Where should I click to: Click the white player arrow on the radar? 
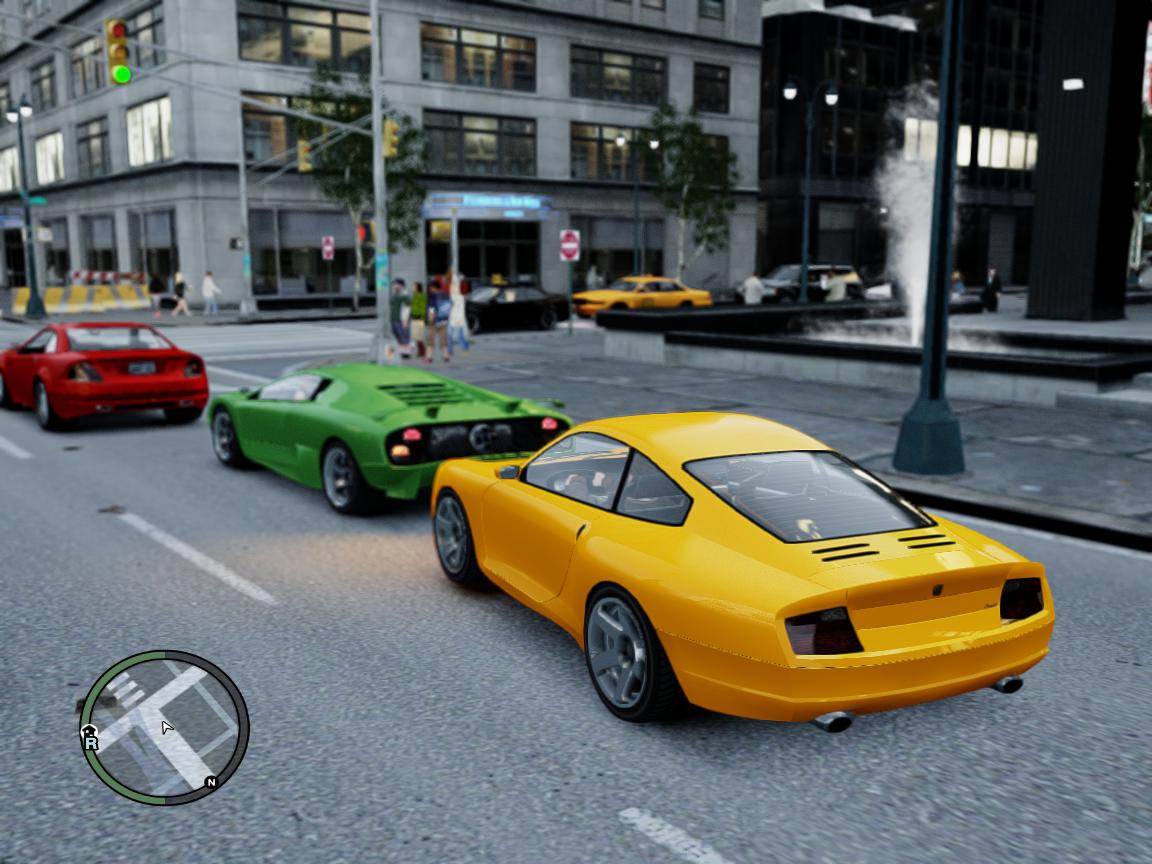point(167,727)
